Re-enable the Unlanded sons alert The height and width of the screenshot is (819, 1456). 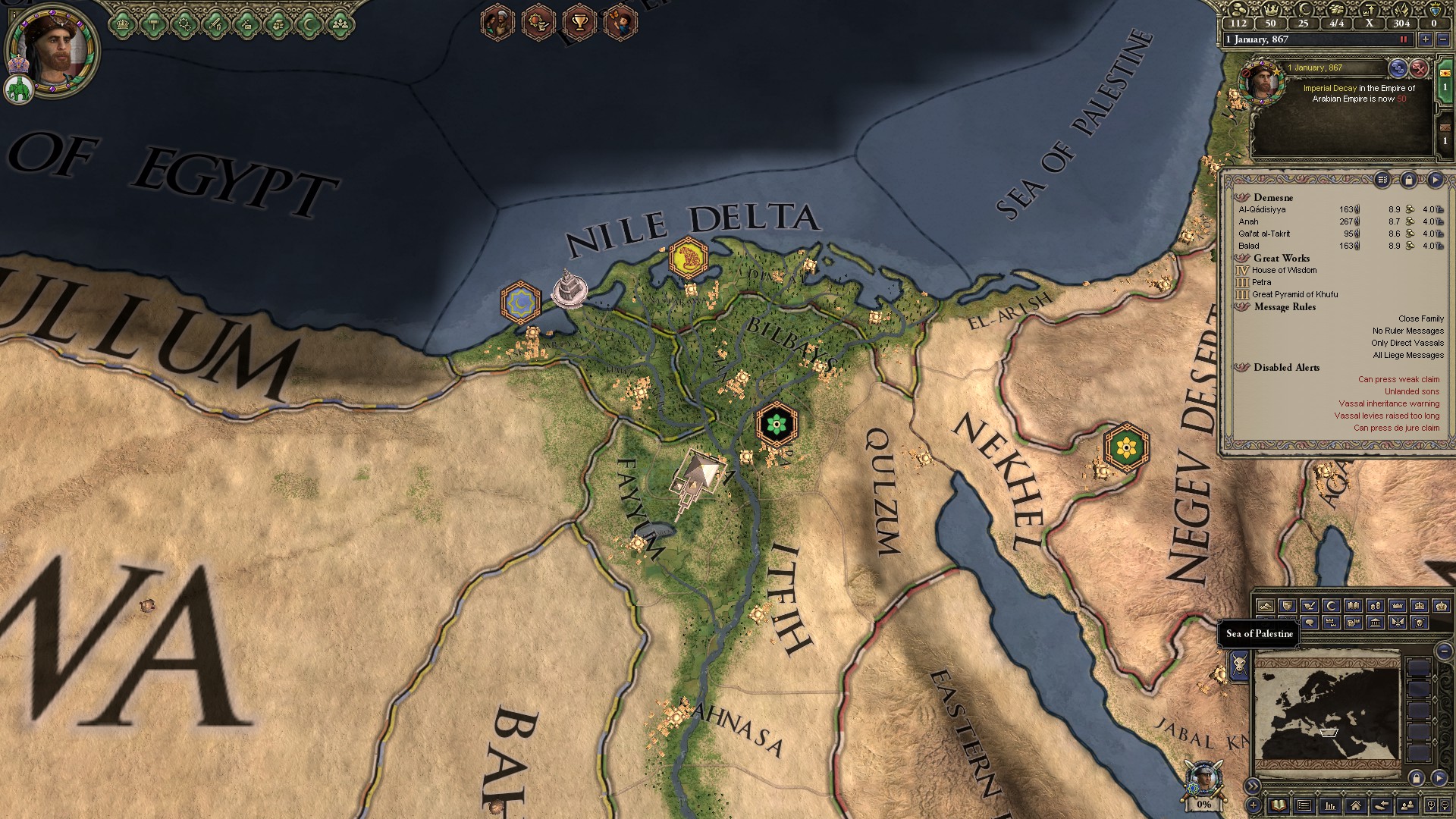(1410, 391)
